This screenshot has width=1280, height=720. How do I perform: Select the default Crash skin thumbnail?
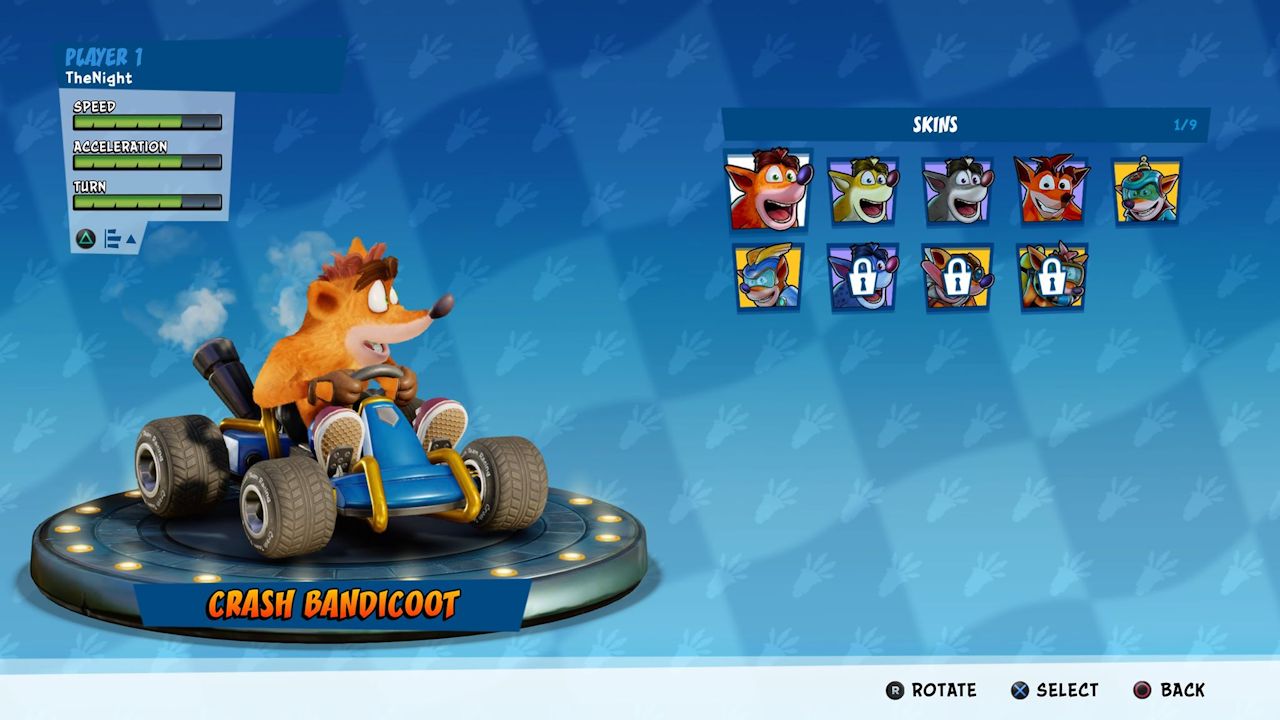tap(768, 190)
